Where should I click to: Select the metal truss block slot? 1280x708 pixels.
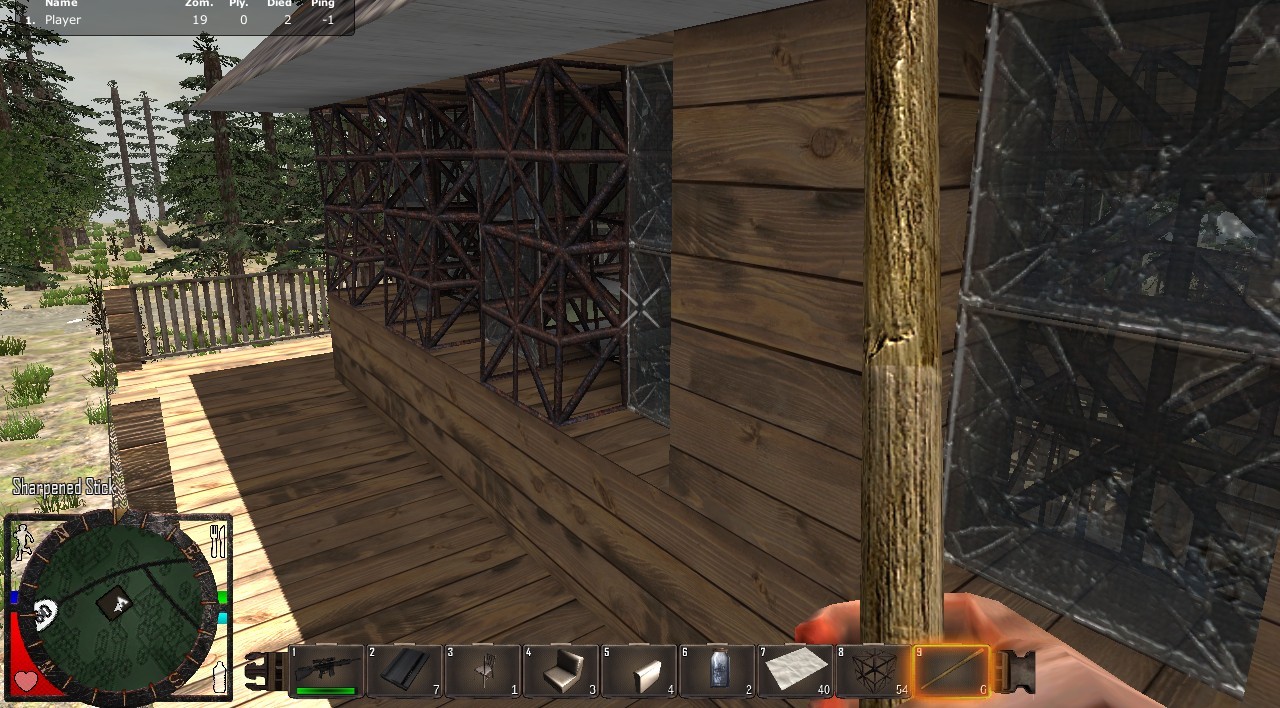pos(872,670)
